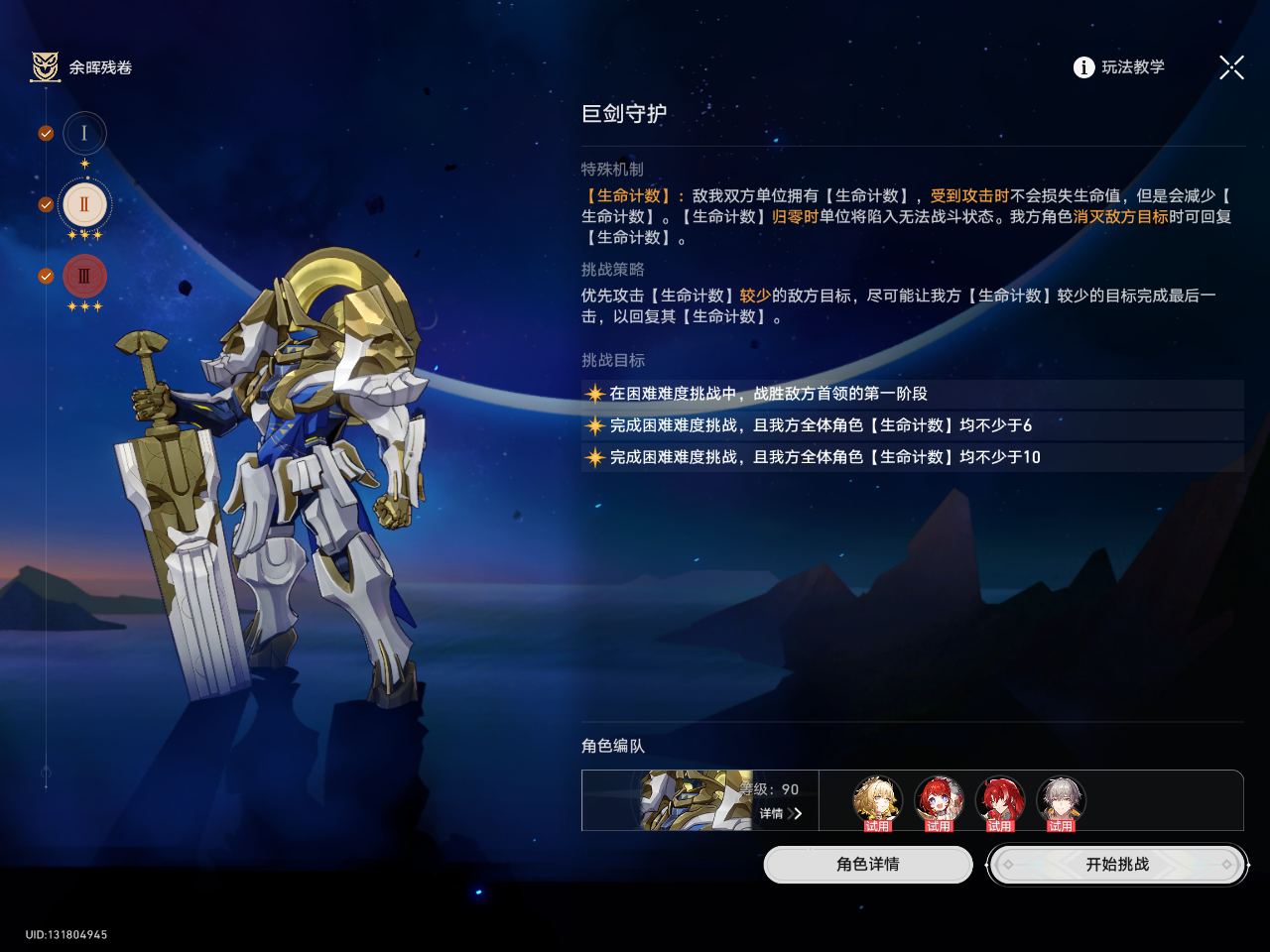
Task: Select difficulty stage III
Action: tap(84, 277)
